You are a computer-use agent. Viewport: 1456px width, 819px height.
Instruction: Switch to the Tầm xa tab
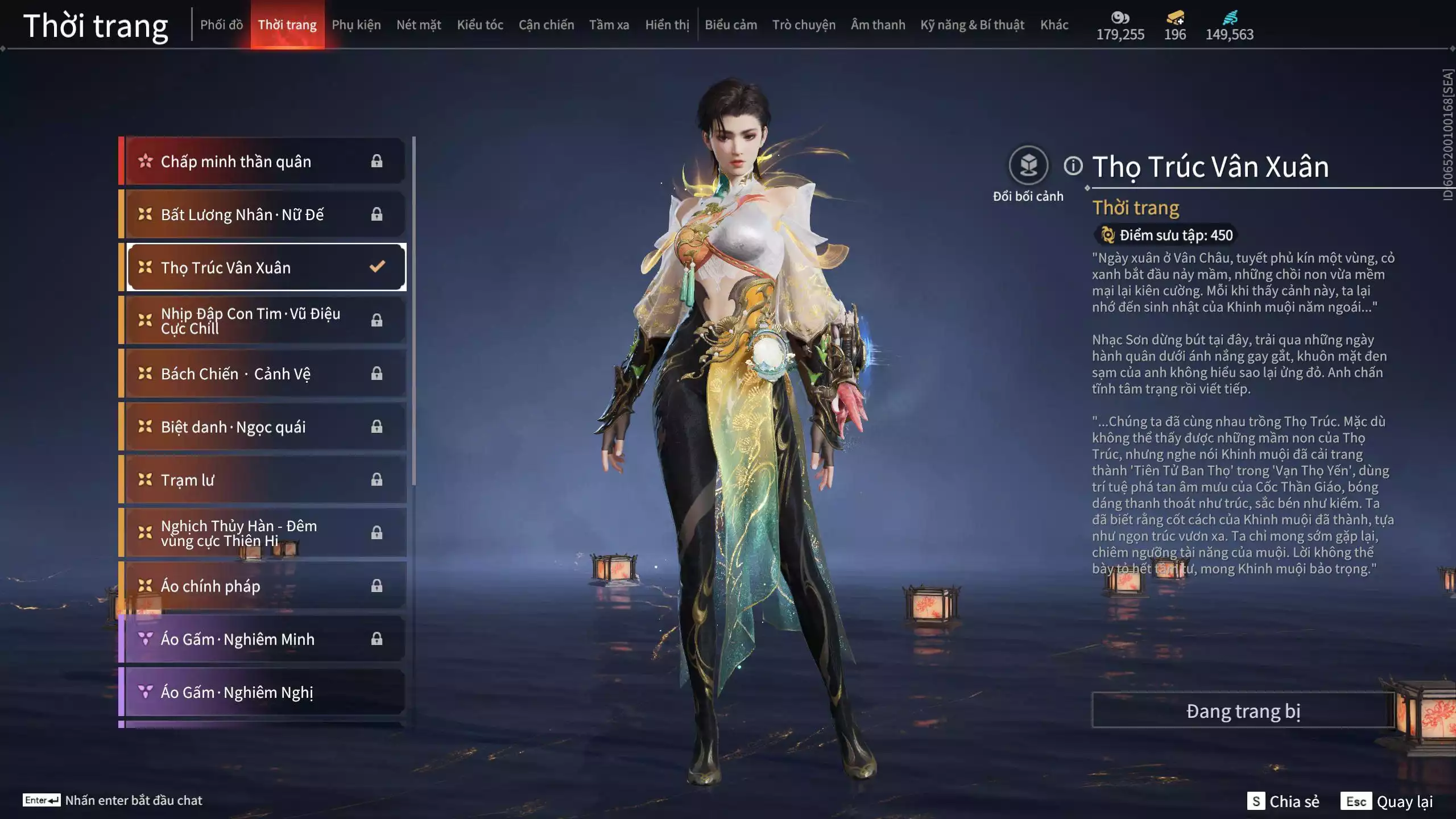click(x=609, y=25)
